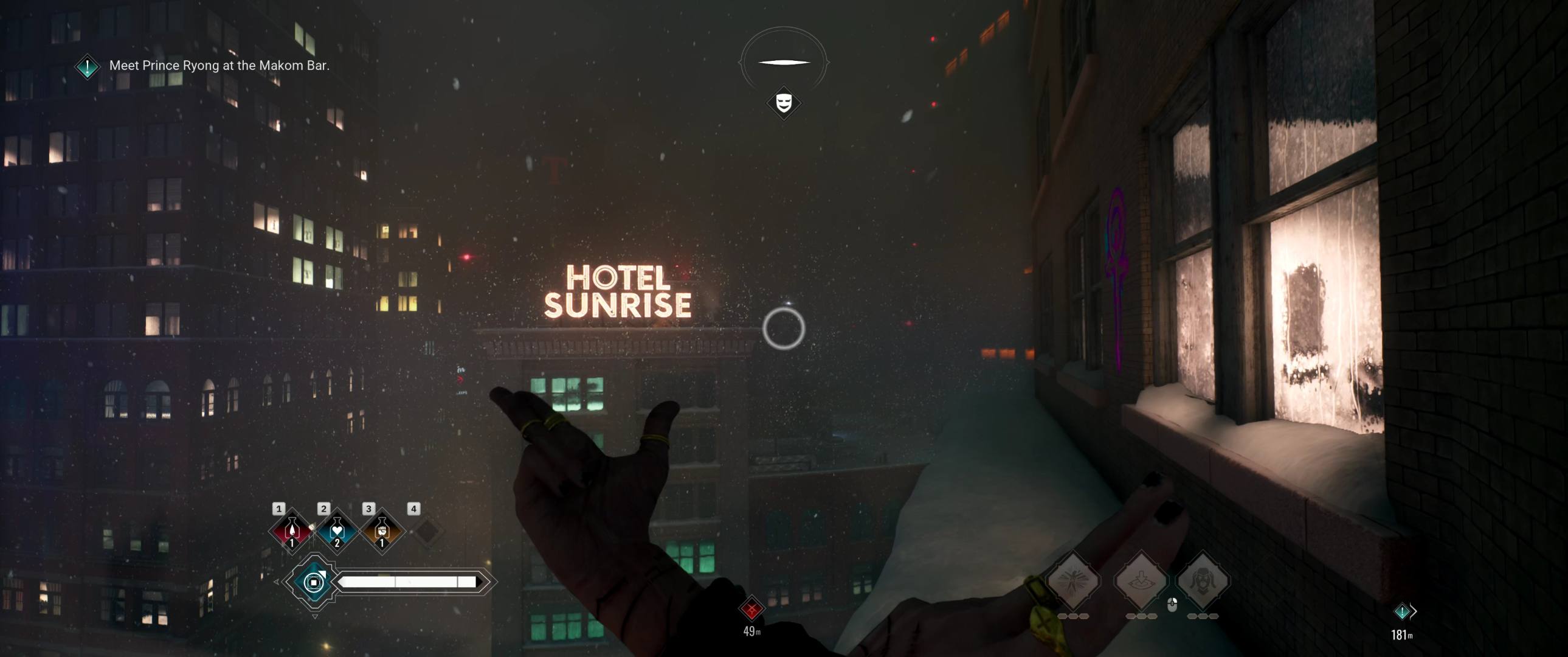
Task: Use the orange fist elixir slot
Action: tap(382, 531)
